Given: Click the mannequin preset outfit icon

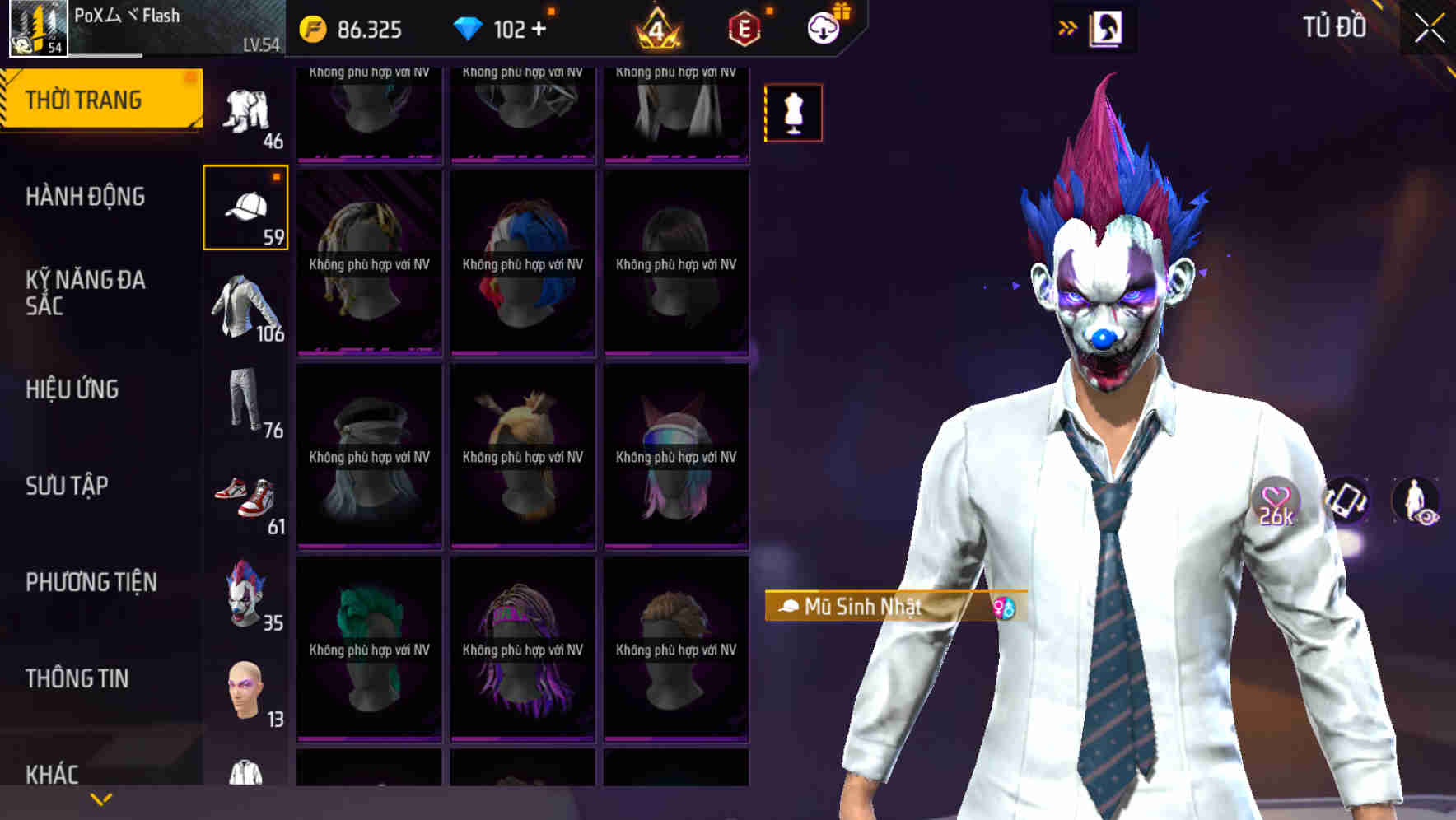Looking at the screenshot, I should [x=792, y=113].
